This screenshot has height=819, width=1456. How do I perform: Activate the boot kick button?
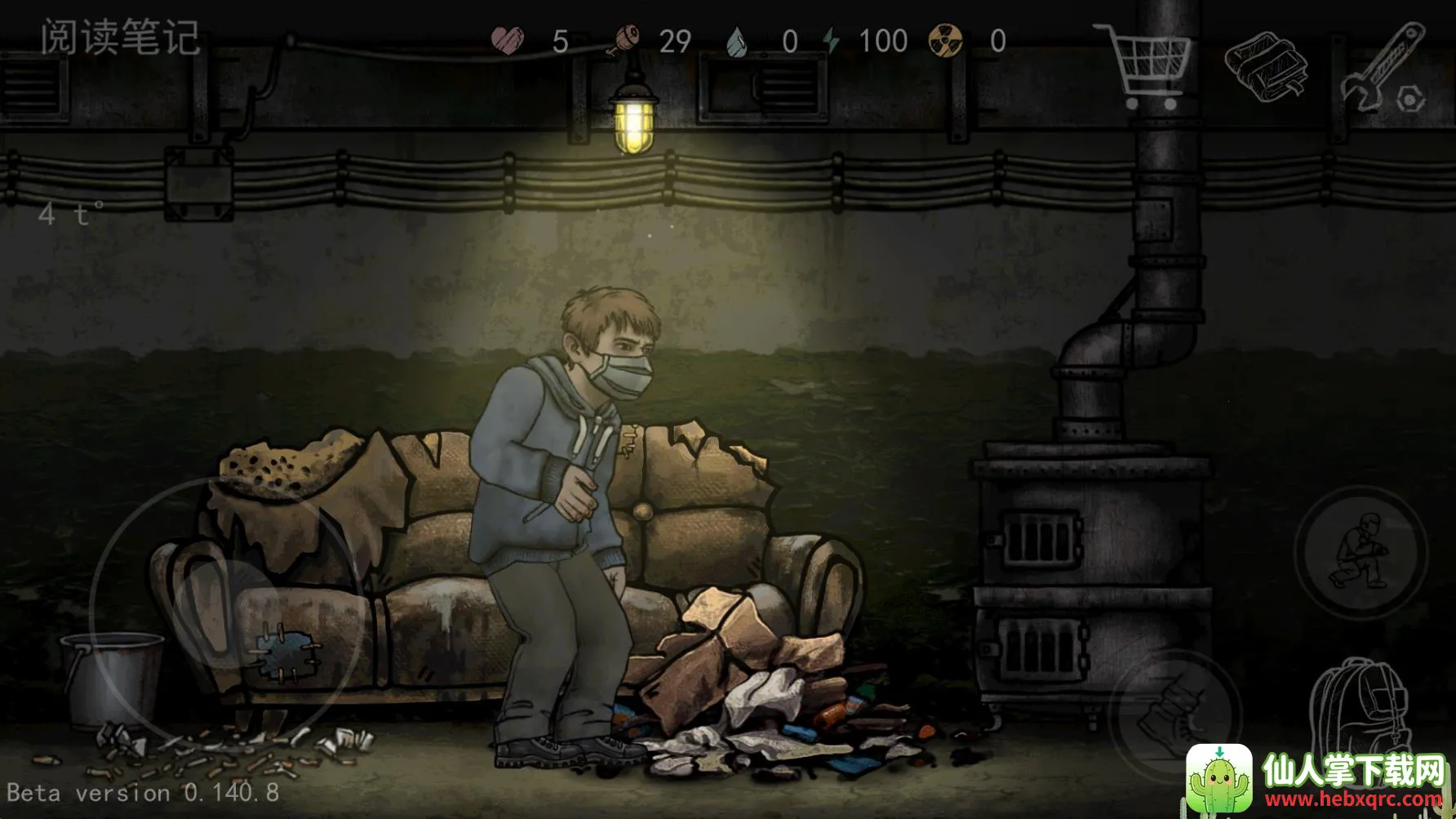click(x=1175, y=710)
